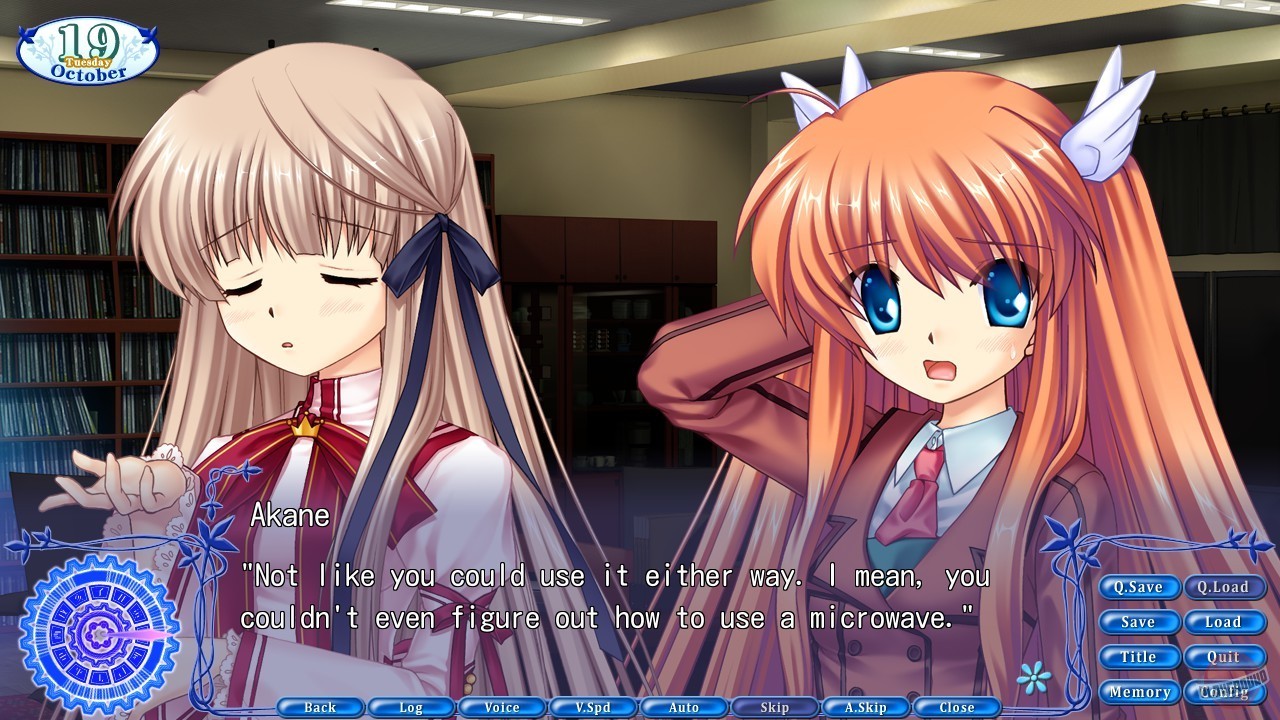The width and height of the screenshot is (1280, 720).
Task: Open the Config settings
Action: [1226, 691]
